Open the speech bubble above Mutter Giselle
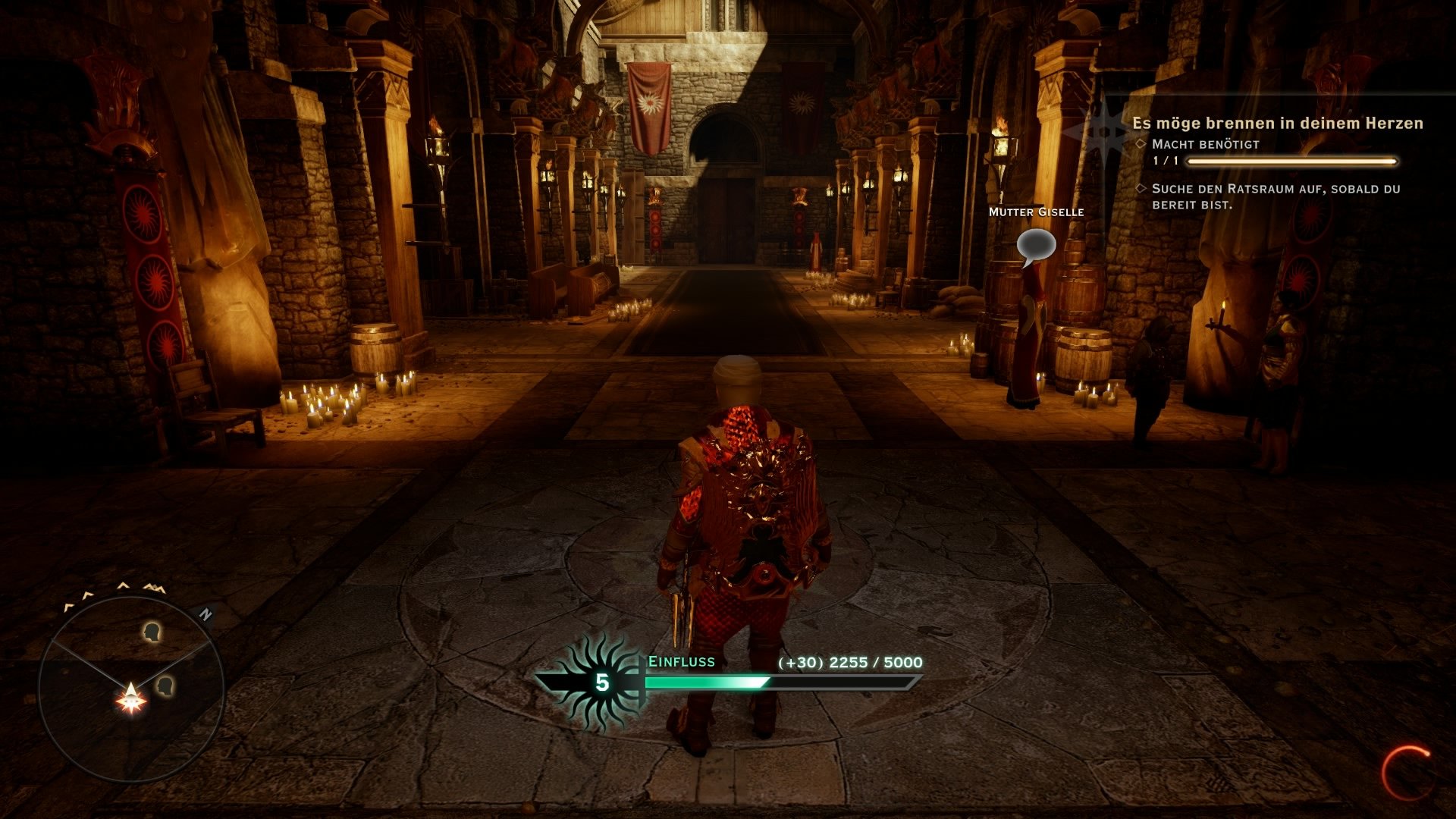This screenshot has height=819, width=1456. [x=1037, y=243]
